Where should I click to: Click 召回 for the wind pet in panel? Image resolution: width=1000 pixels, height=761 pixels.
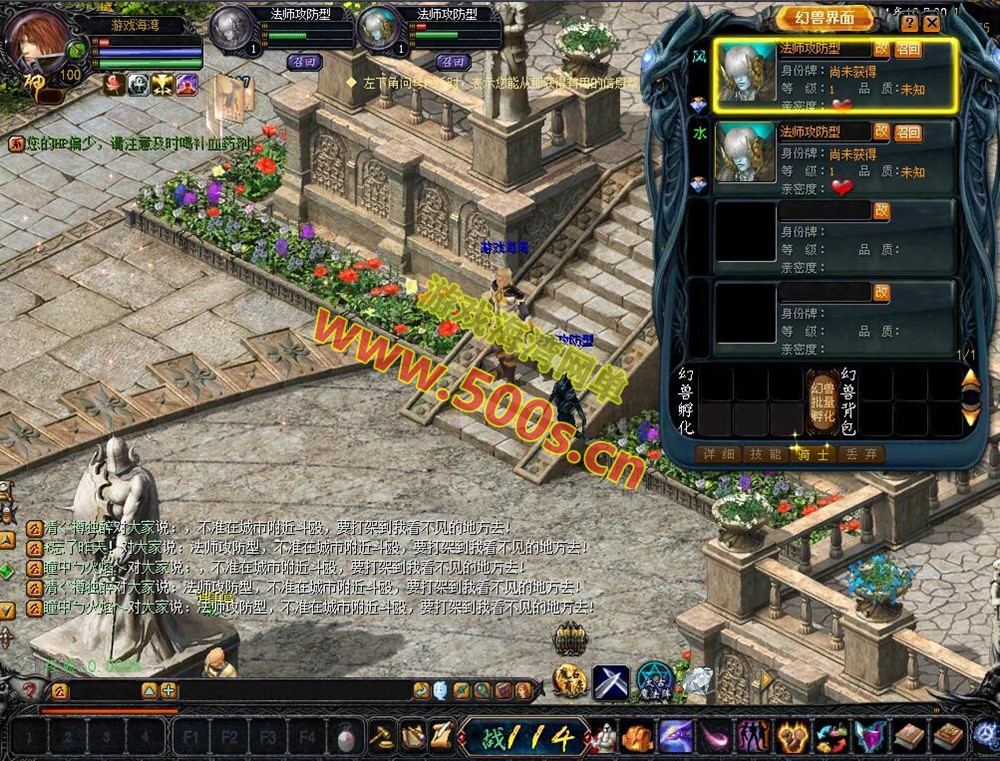(908, 49)
